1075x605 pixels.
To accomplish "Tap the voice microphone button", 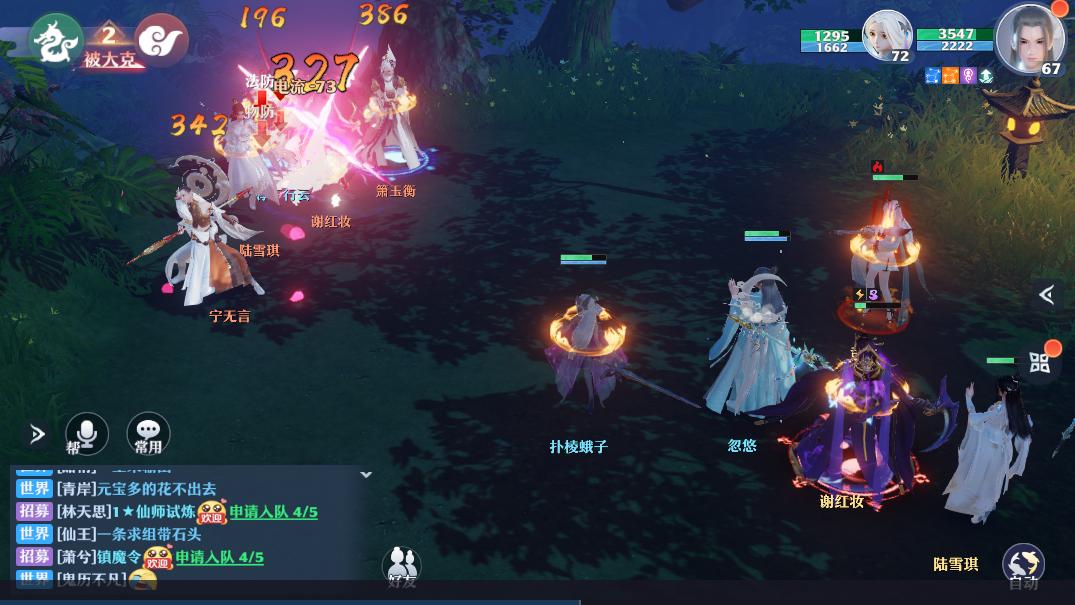I will 87,433.
